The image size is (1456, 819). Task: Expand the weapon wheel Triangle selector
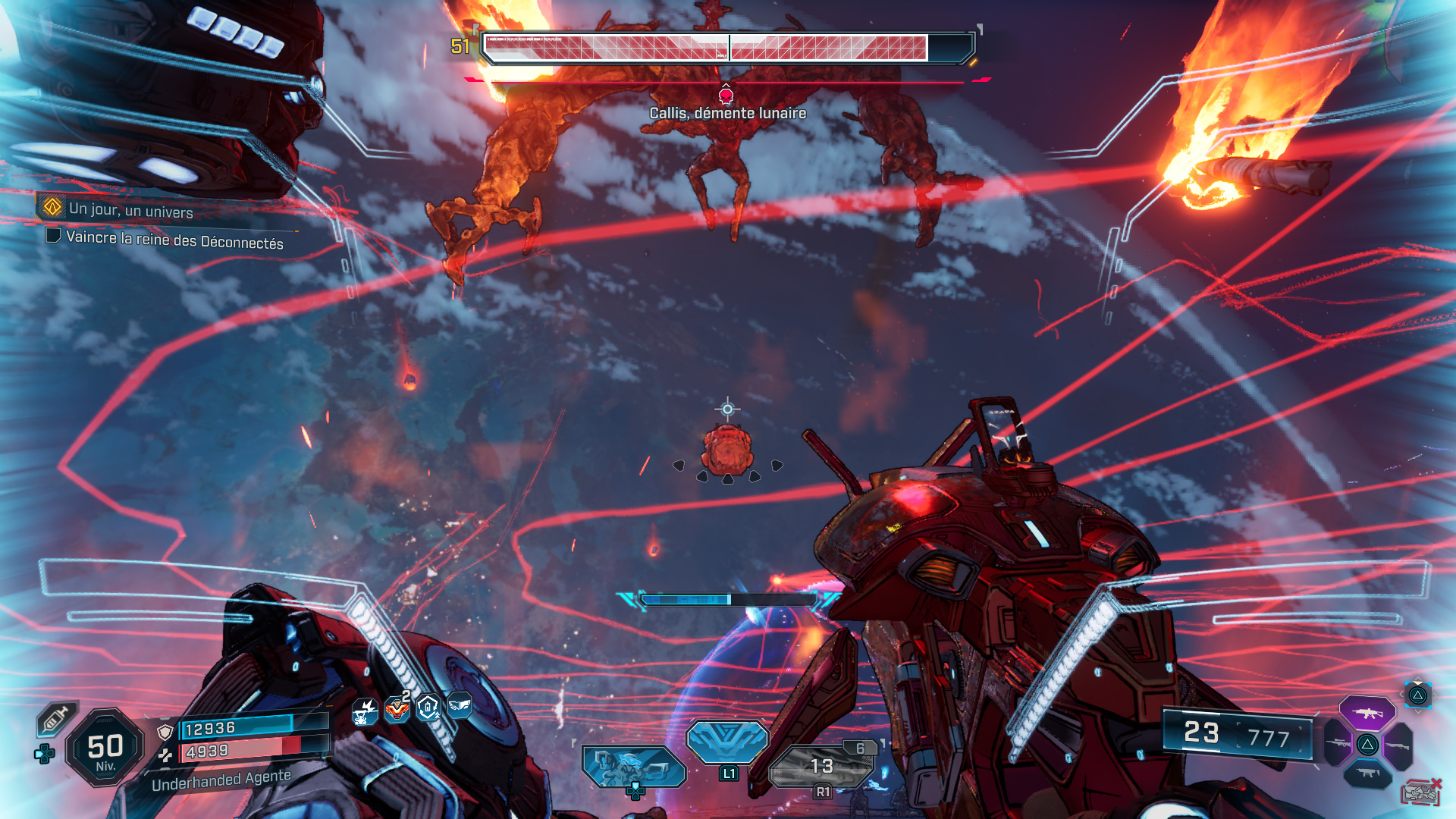coord(1367,745)
